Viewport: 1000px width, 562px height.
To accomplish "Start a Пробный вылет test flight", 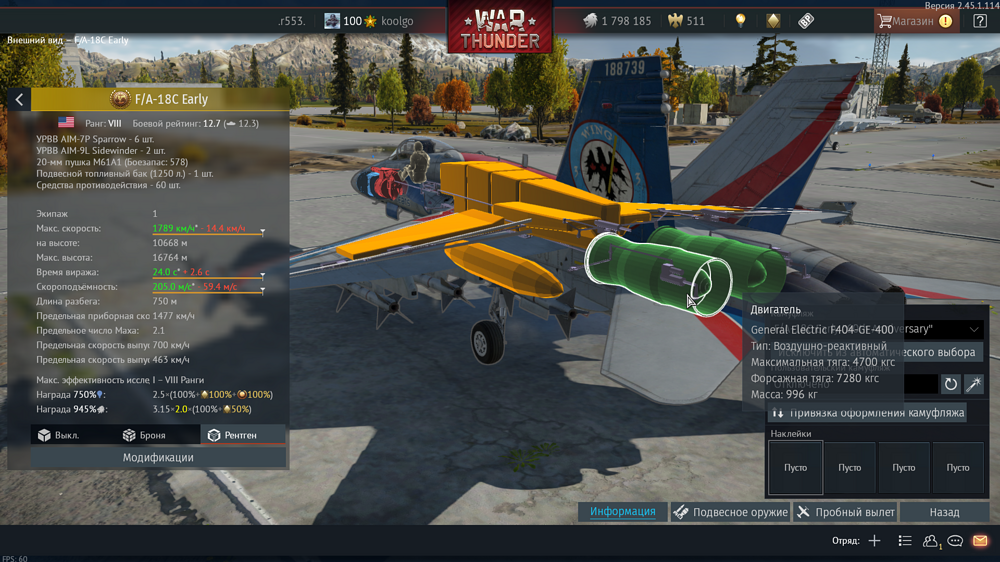I will click(x=845, y=512).
